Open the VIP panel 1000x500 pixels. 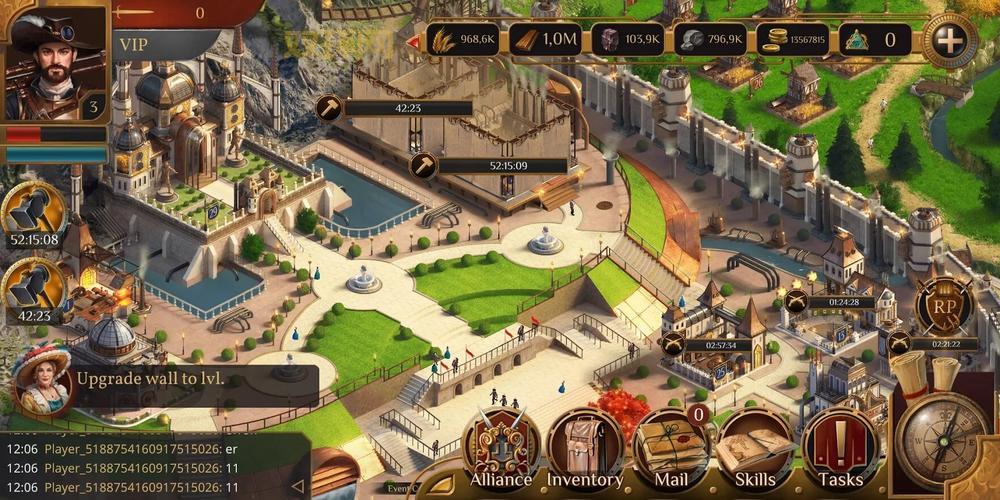(x=160, y=45)
